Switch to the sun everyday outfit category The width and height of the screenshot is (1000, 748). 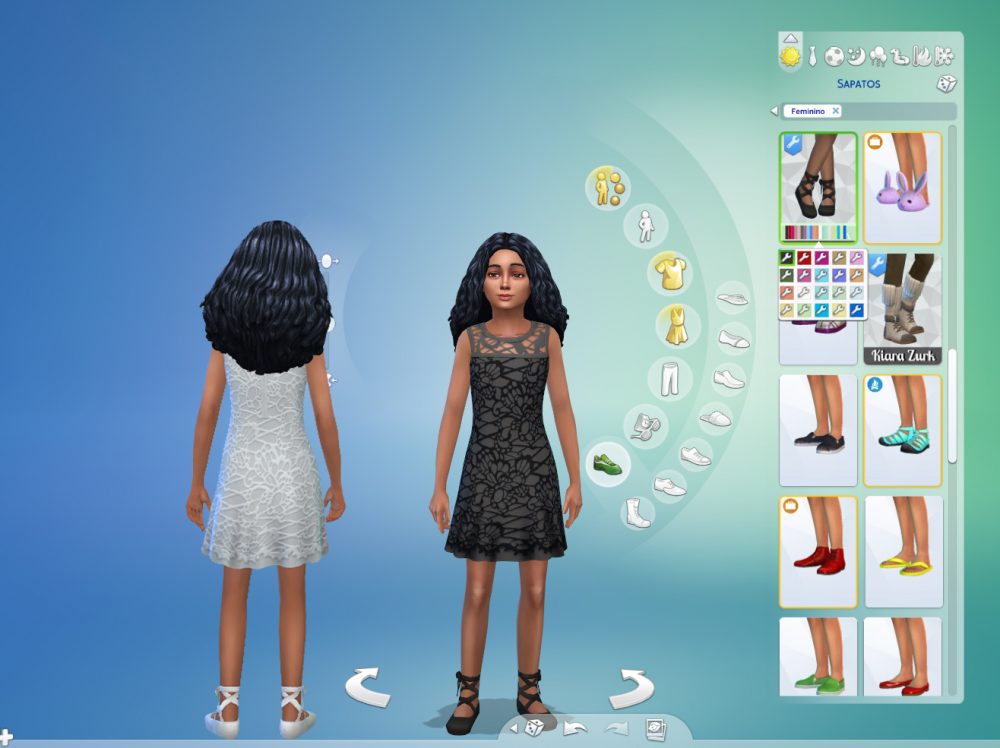(790, 57)
